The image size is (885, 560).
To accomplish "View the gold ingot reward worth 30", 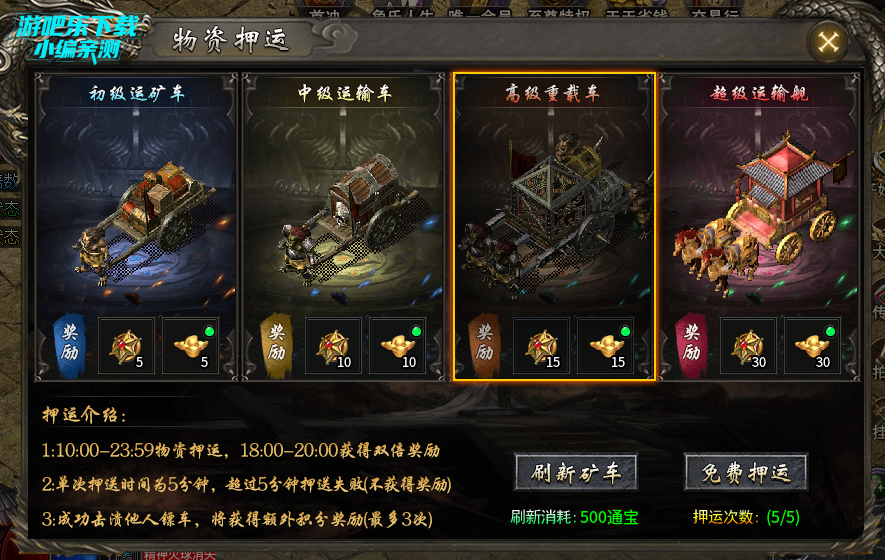I will click(x=813, y=346).
